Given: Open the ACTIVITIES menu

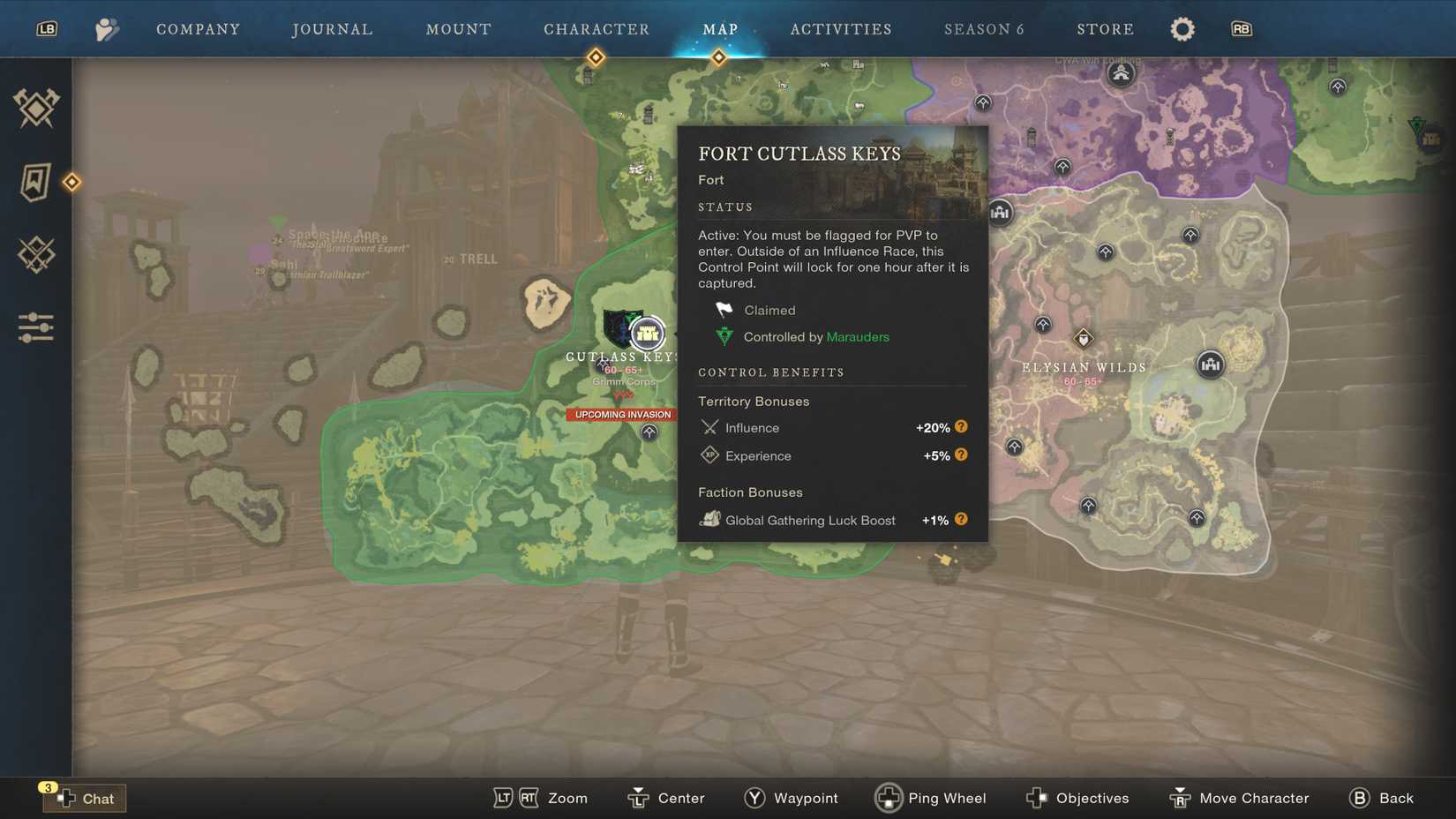Looking at the screenshot, I should [x=841, y=28].
